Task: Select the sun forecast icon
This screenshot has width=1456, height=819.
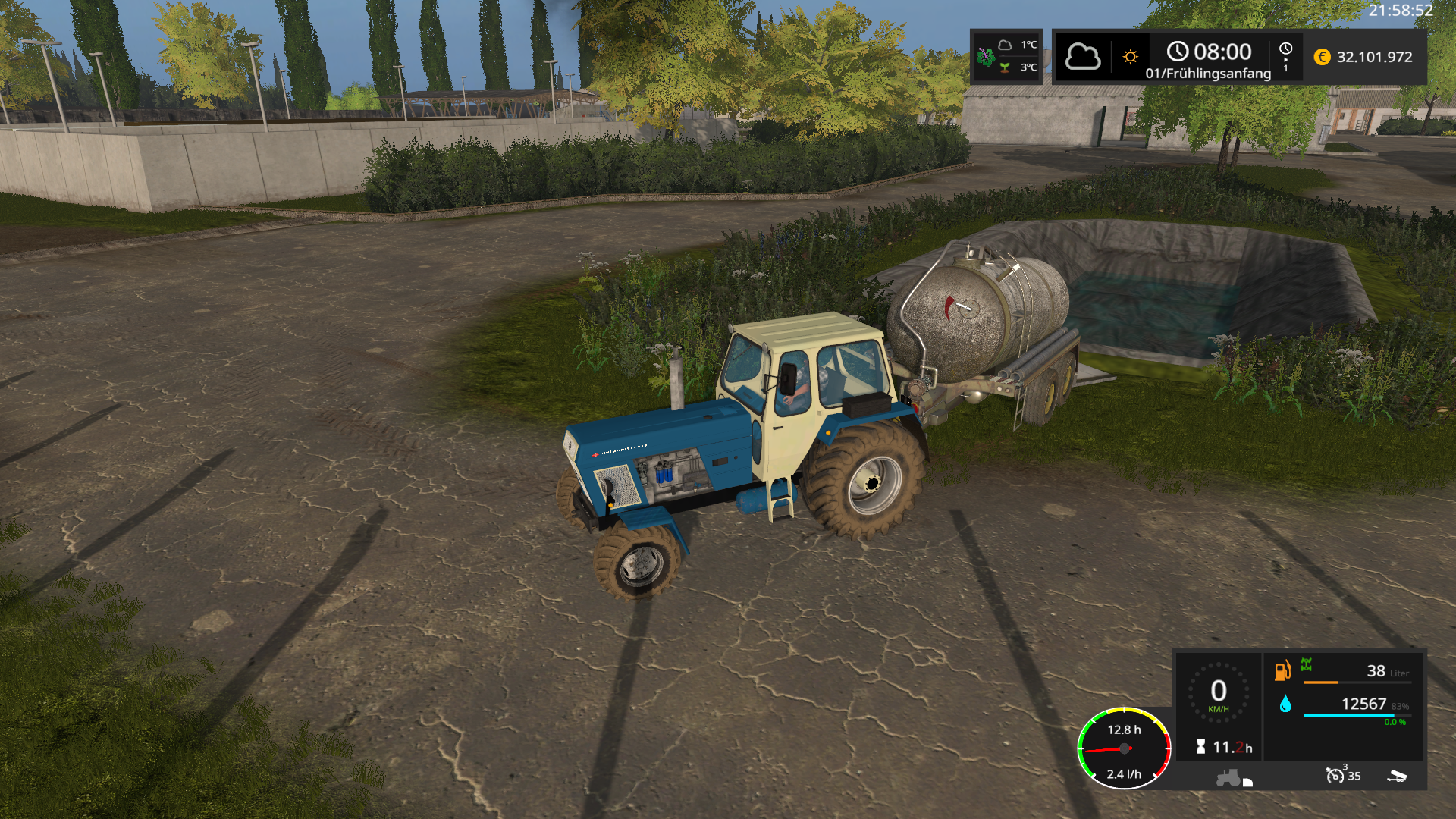Action: click(1130, 57)
